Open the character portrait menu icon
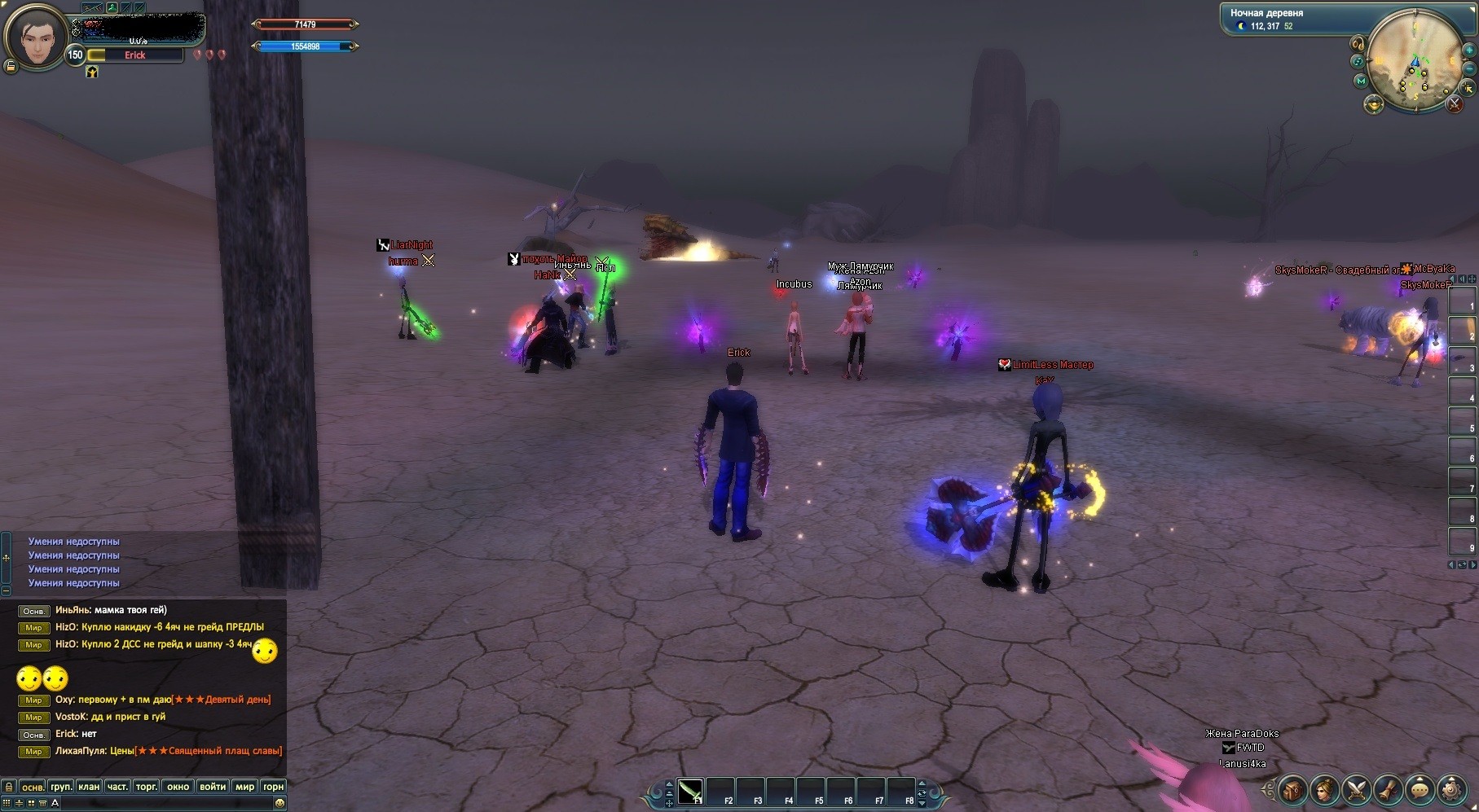 point(1325,789)
